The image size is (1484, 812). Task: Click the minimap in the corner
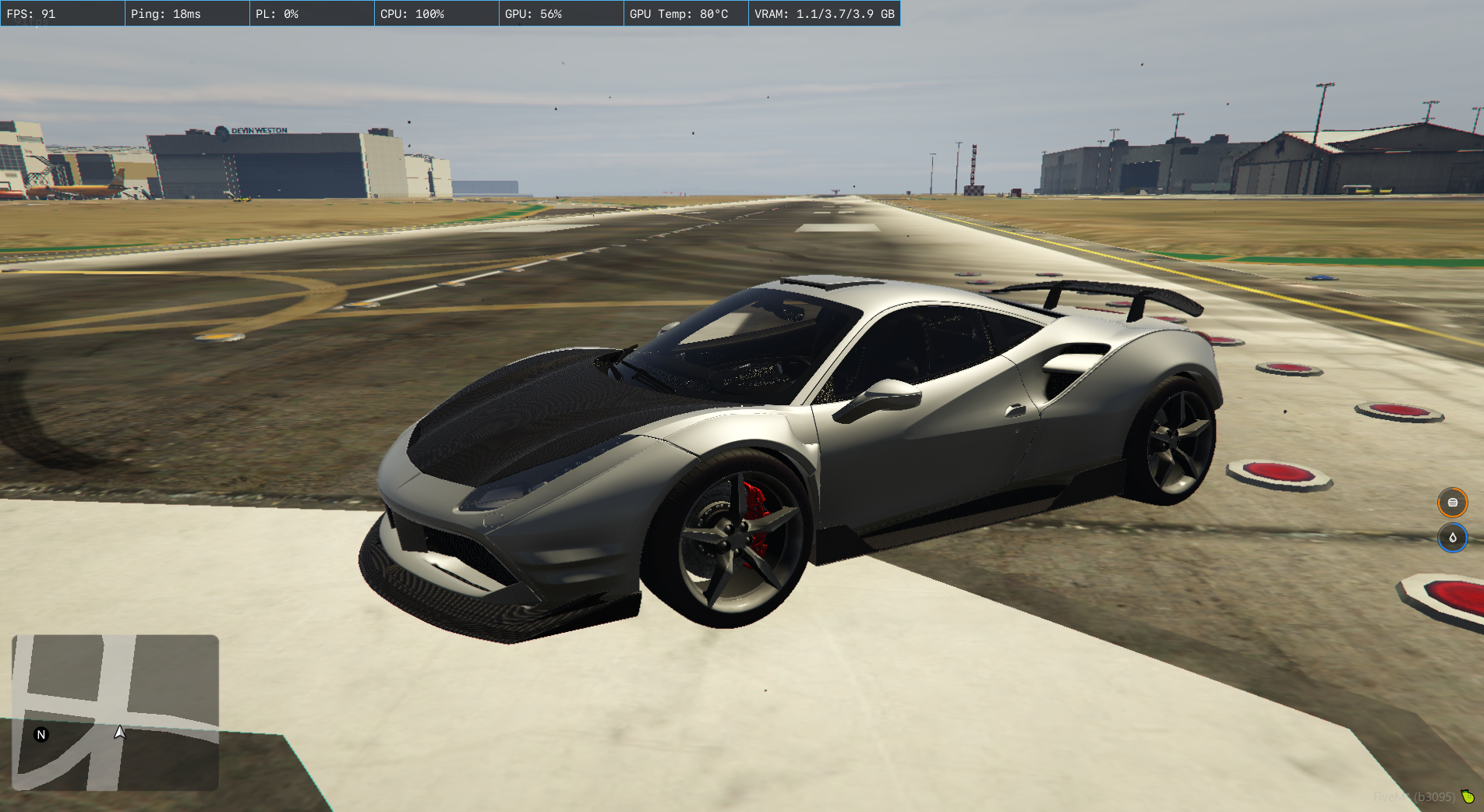click(115, 712)
